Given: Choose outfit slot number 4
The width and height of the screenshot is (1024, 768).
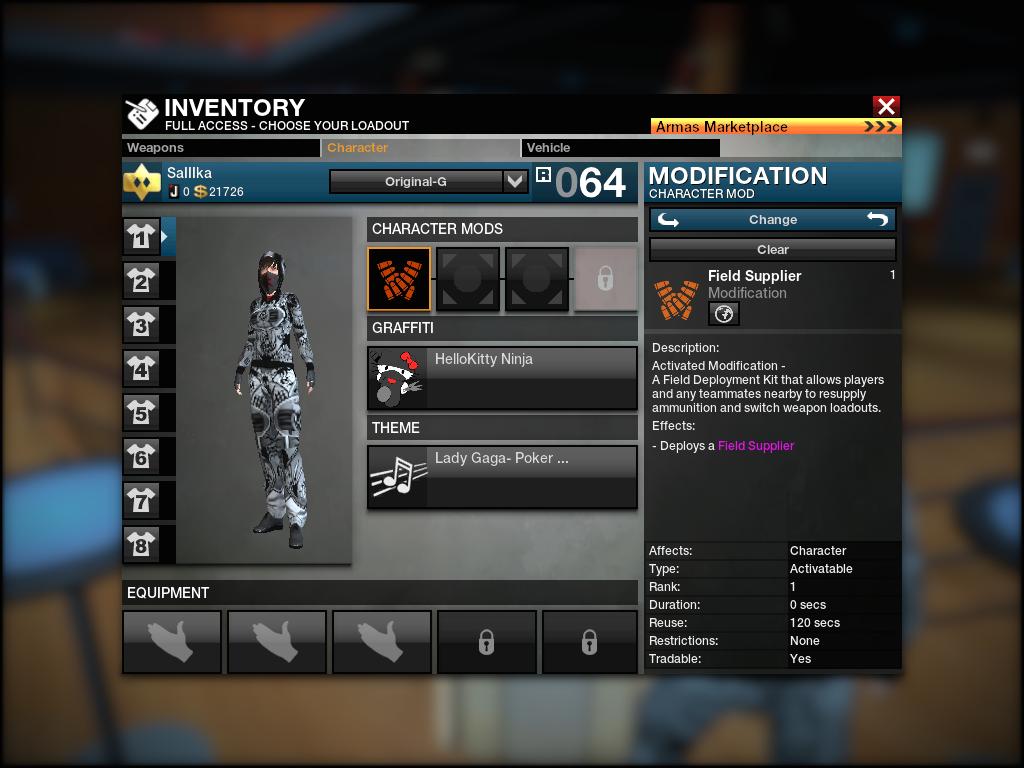Looking at the screenshot, I should click(141, 369).
